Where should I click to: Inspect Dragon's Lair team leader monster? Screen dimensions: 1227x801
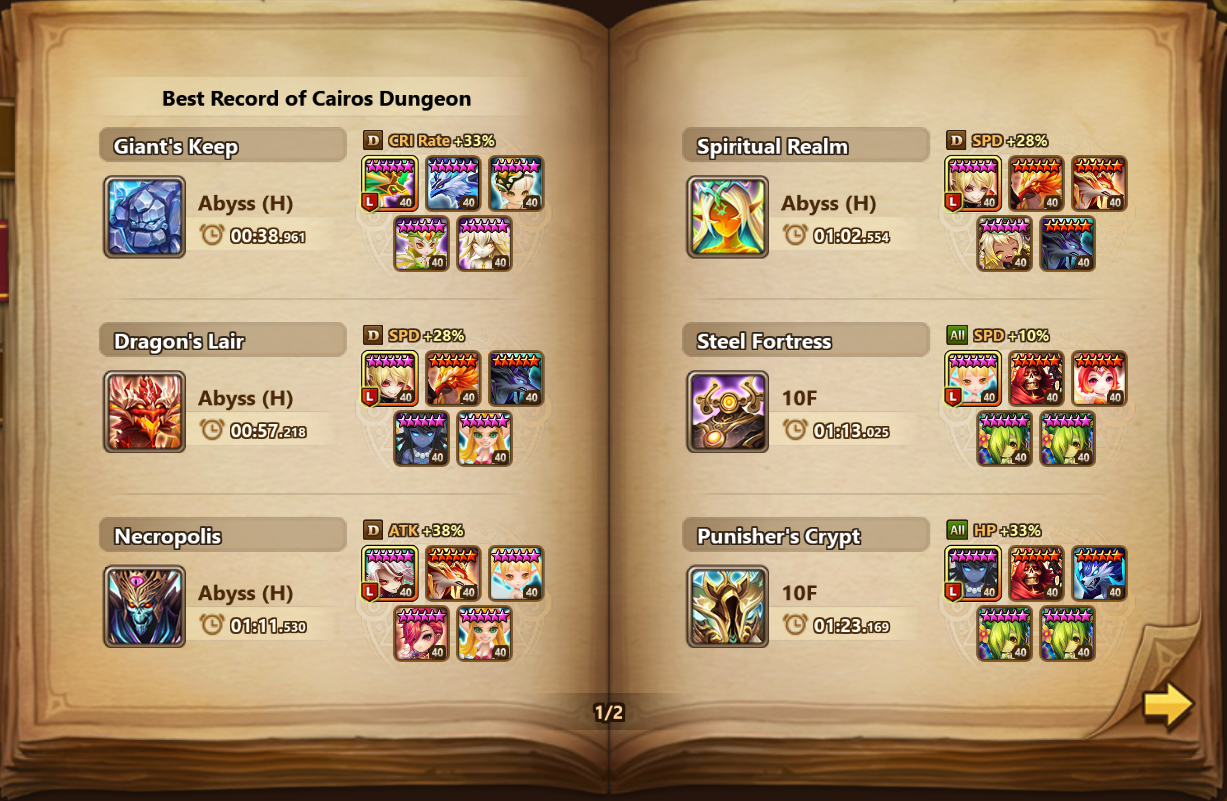(x=389, y=379)
